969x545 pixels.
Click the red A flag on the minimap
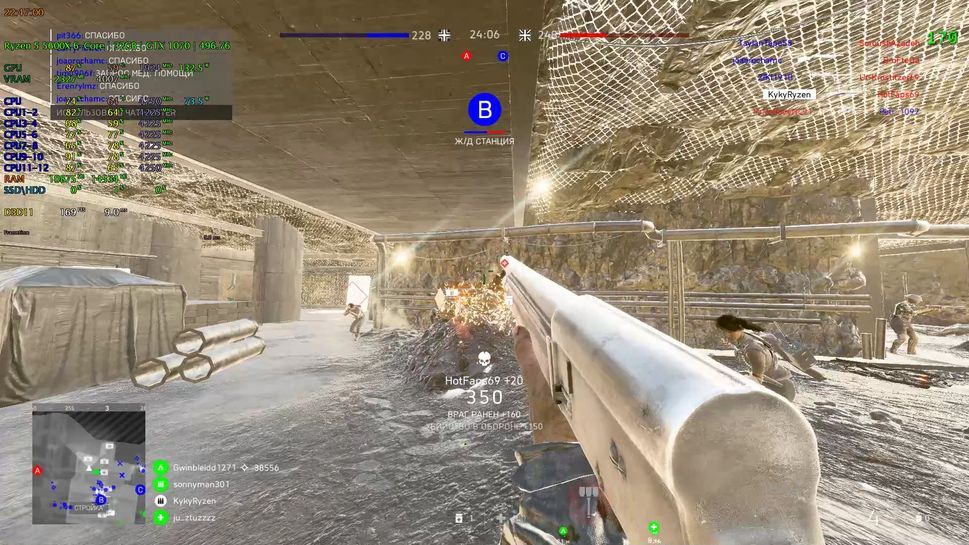pos(38,470)
